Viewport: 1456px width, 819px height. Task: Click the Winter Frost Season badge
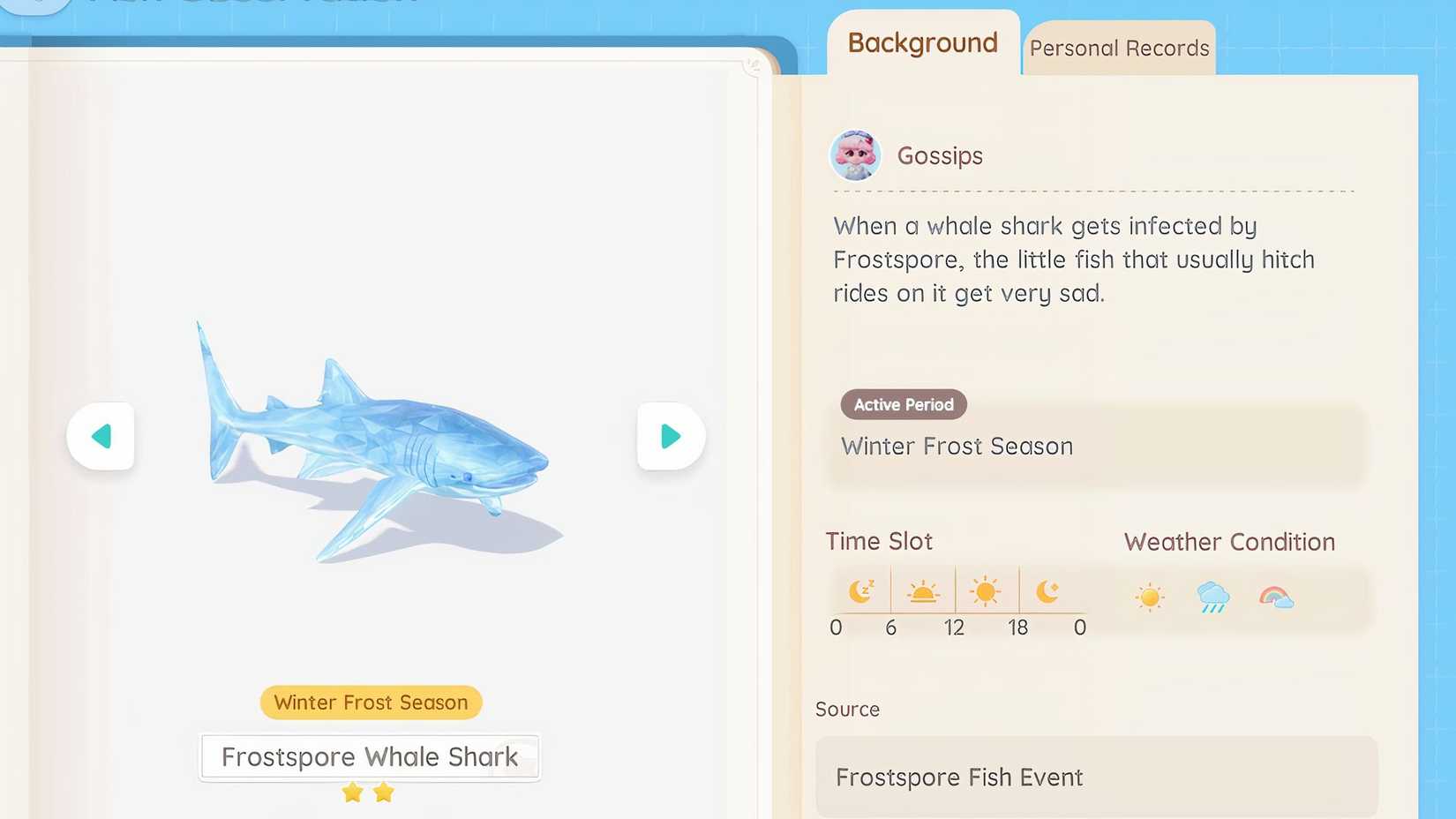(x=370, y=703)
